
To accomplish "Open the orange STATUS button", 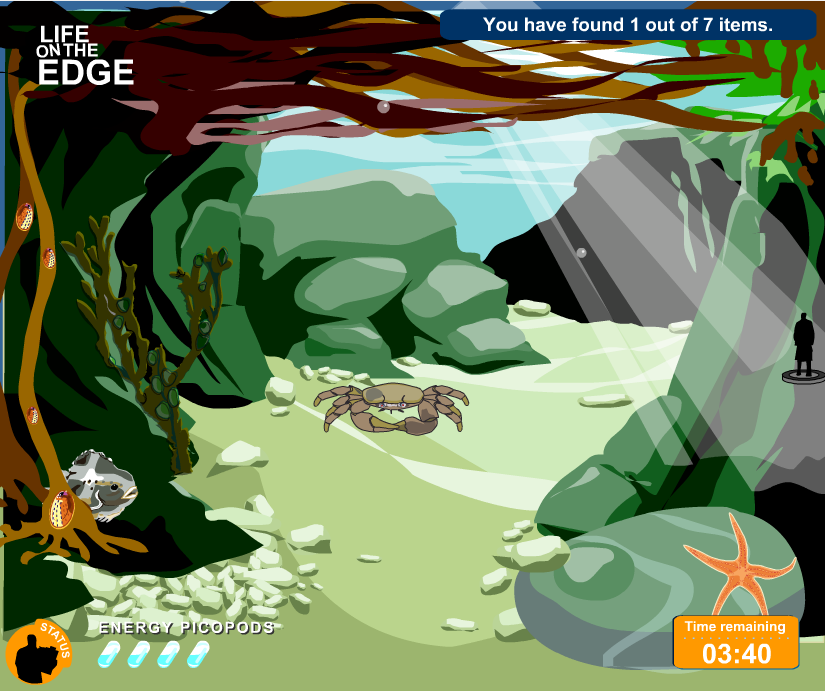I will 38,653.
